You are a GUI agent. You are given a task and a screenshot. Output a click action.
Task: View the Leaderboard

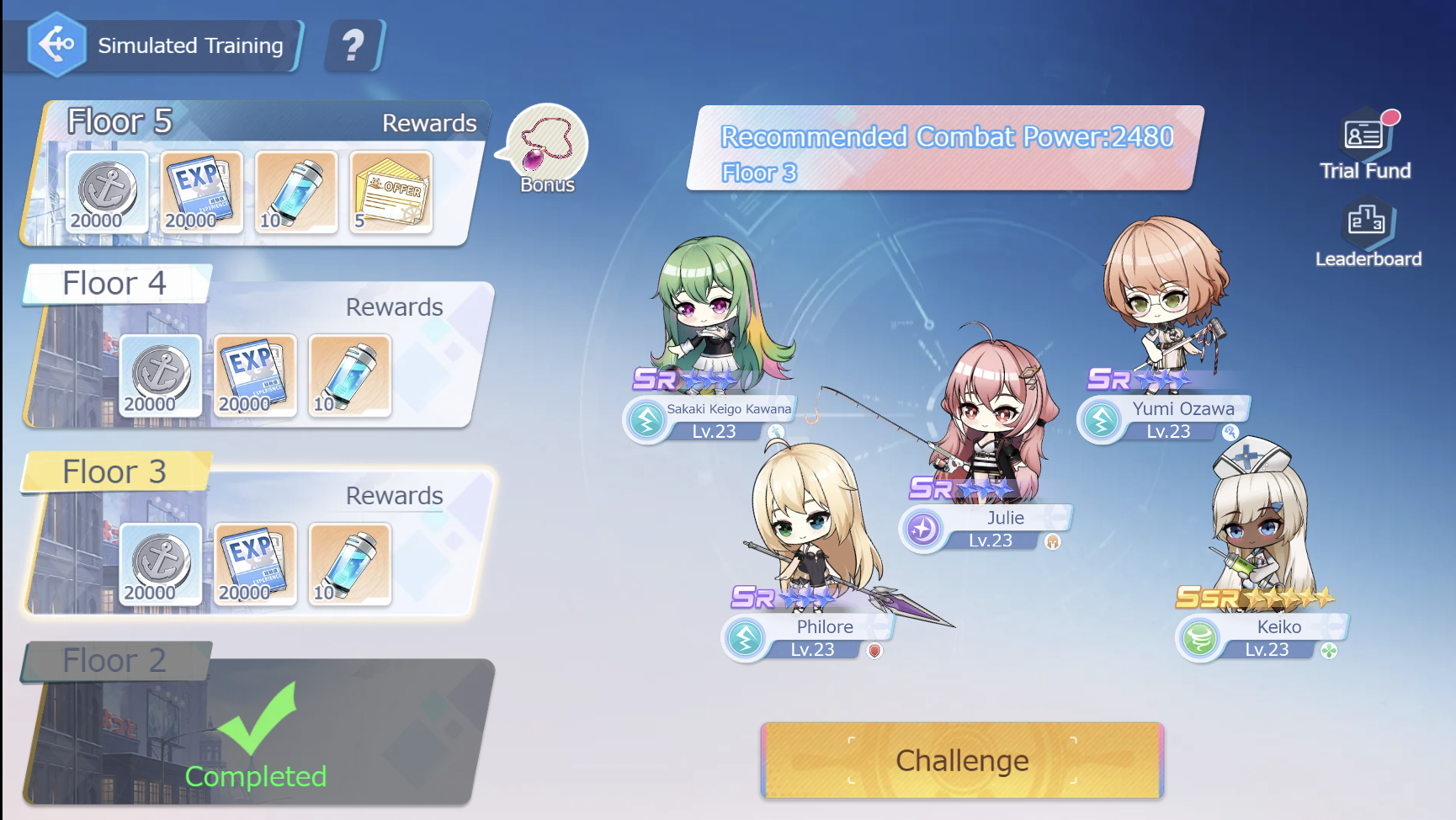[x=1368, y=234]
